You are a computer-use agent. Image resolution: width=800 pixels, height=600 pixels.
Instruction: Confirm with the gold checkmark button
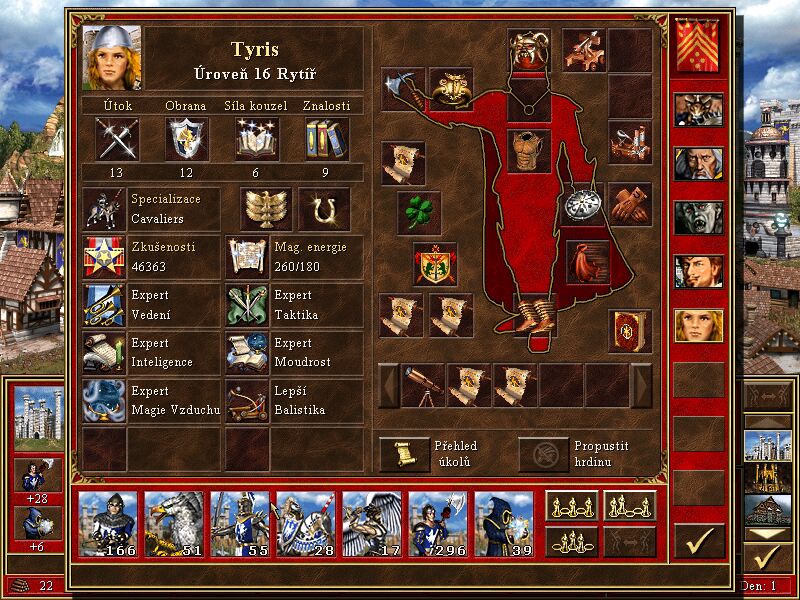pos(699,540)
